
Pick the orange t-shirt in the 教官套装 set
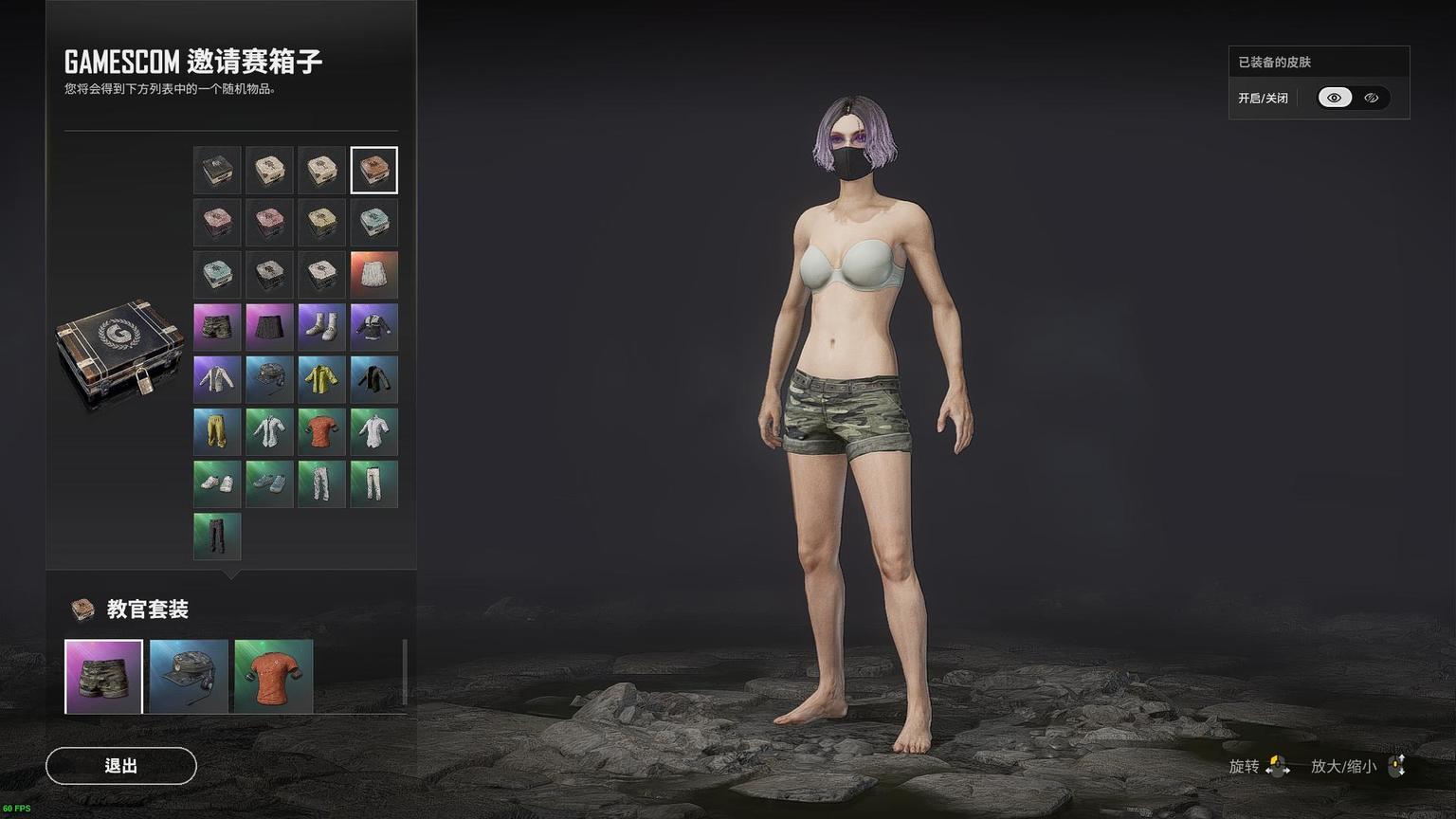point(274,677)
